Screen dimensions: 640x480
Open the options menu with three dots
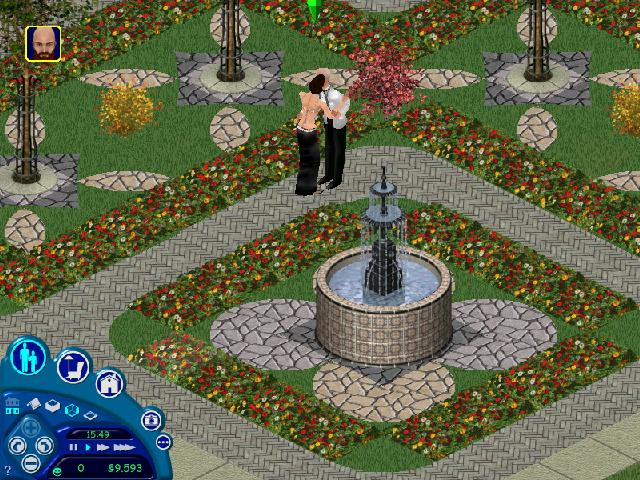[x=163, y=441]
